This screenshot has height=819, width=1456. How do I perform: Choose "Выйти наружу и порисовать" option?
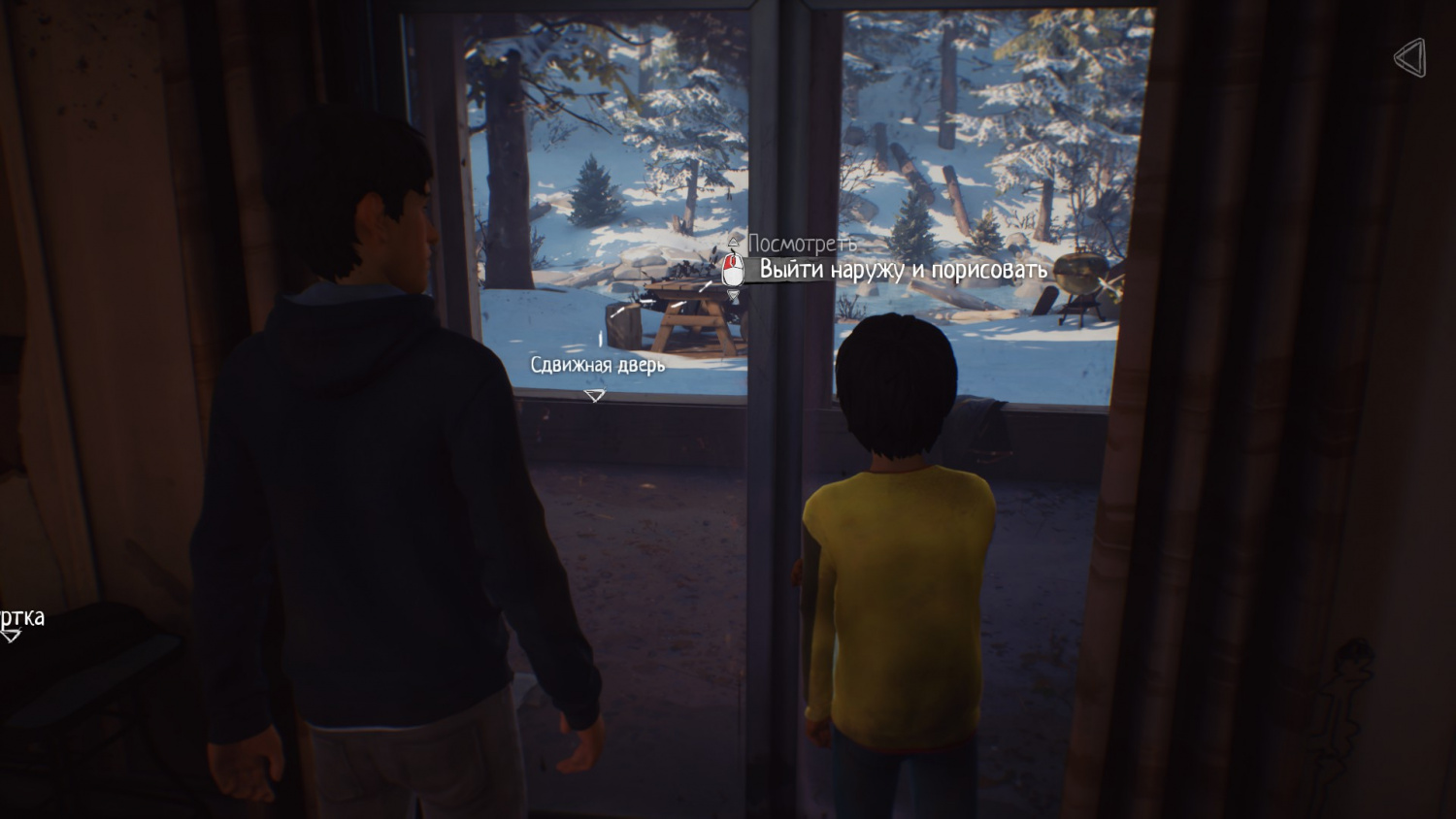coord(903,270)
